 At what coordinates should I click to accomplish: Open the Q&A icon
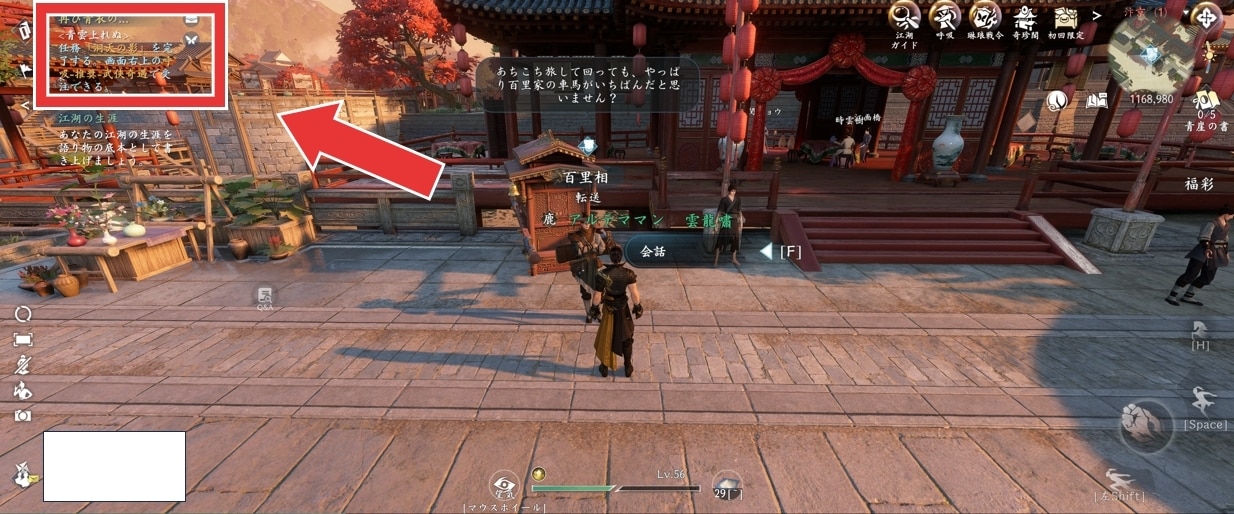[x=265, y=298]
